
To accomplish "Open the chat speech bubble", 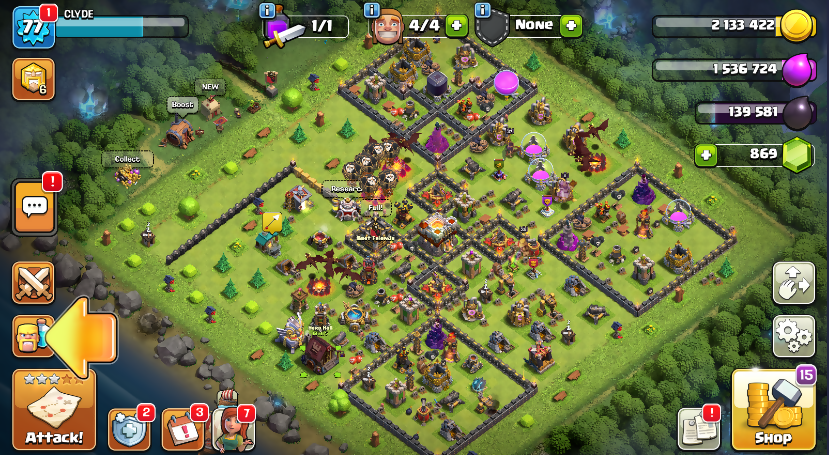I will (x=33, y=207).
